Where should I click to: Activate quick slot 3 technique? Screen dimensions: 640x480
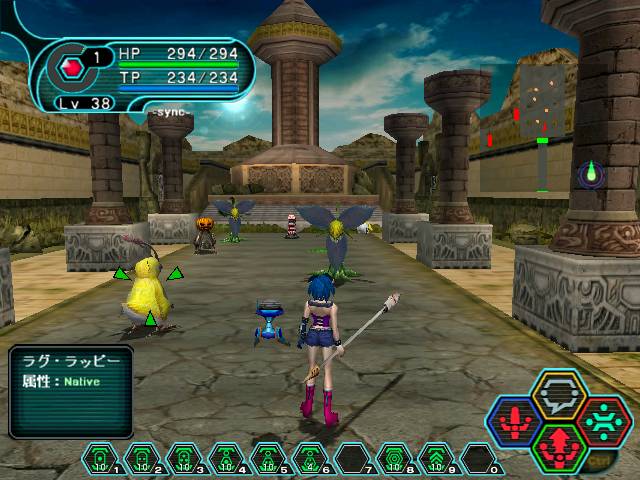184,459
